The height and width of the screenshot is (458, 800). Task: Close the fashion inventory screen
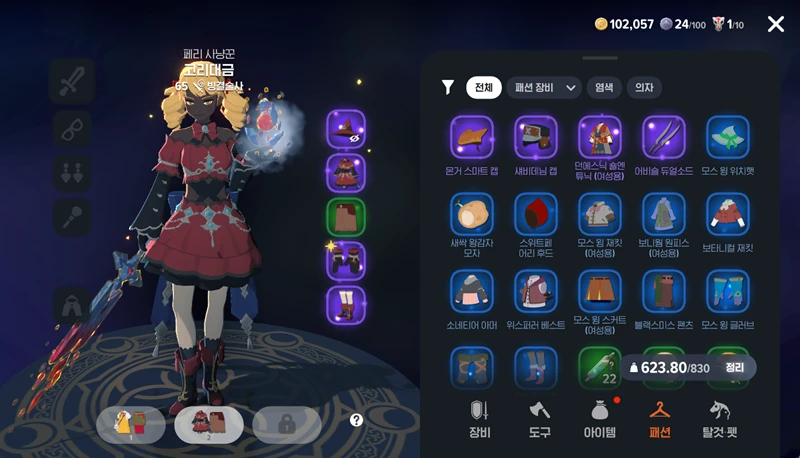pyautogui.click(x=776, y=24)
